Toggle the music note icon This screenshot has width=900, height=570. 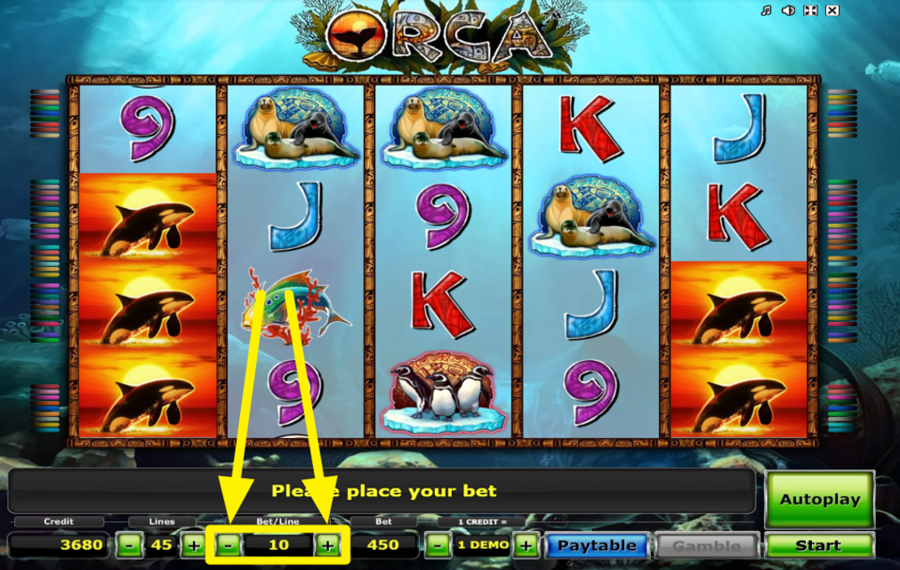[x=766, y=11]
